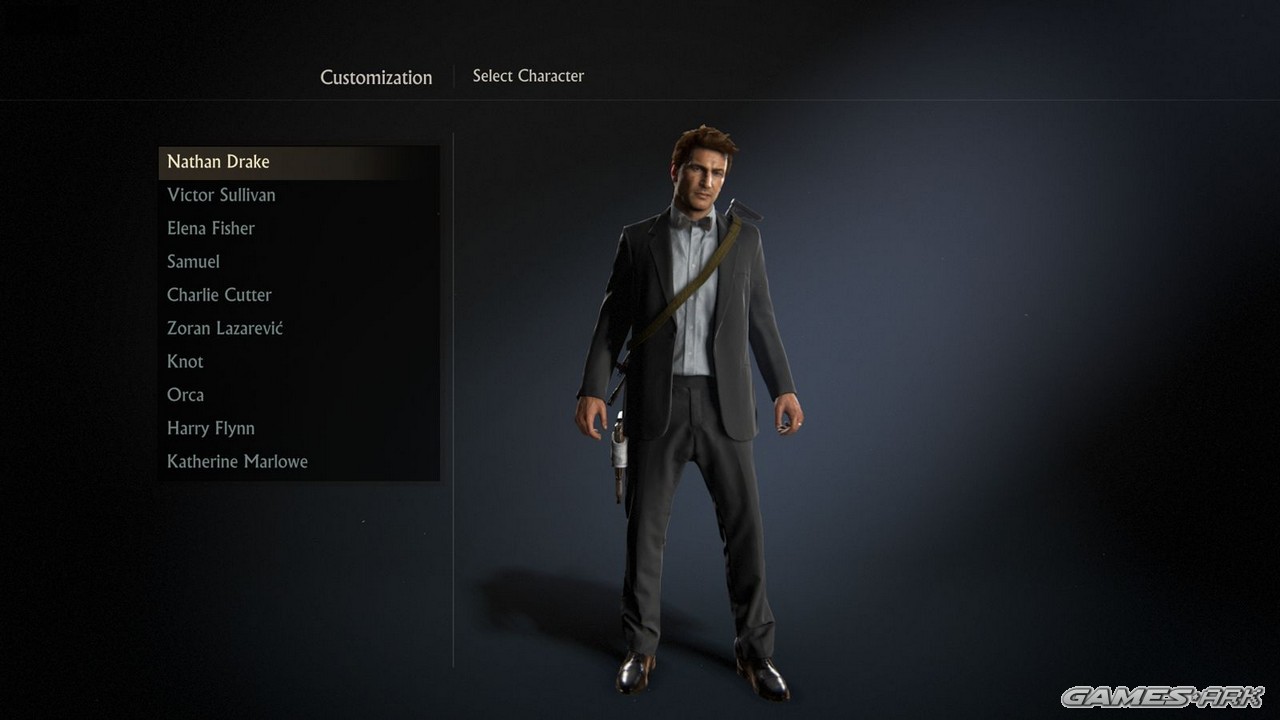The height and width of the screenshot is (720, 1280).
Task: Select Harry Flynn as character
Action: (211, 428)
